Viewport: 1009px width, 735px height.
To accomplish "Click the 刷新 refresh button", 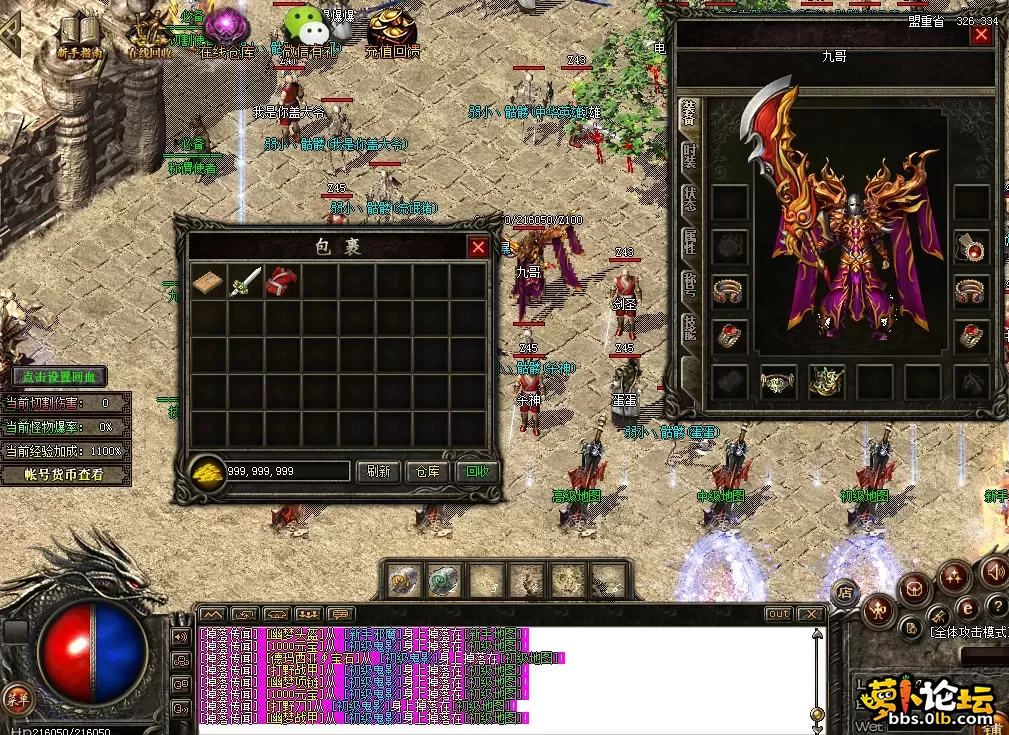I will (x=378, y=472).
